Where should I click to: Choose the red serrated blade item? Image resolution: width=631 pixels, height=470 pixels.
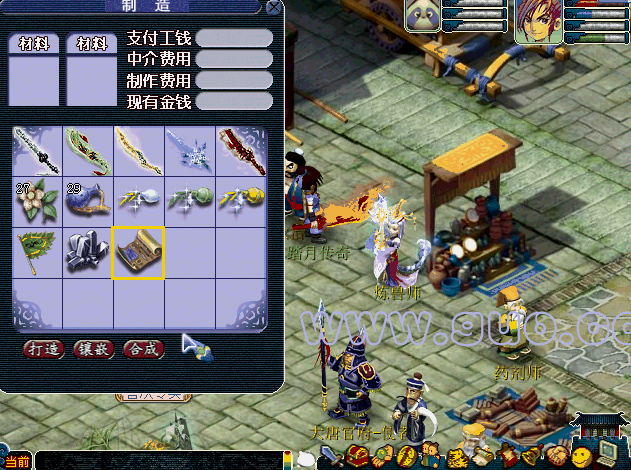click(x=241, y=151)
